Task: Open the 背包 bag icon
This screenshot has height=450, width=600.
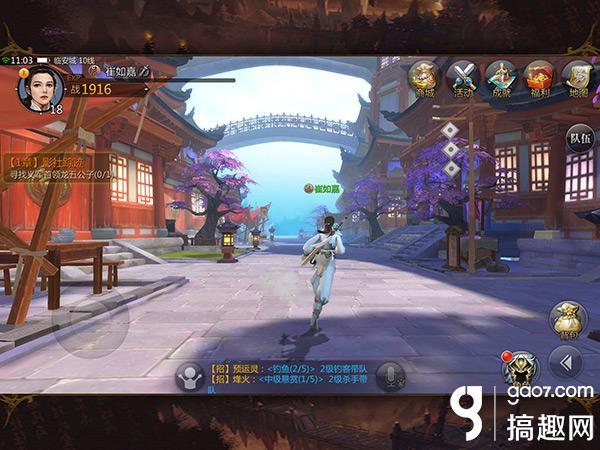Action: point(567,321)
